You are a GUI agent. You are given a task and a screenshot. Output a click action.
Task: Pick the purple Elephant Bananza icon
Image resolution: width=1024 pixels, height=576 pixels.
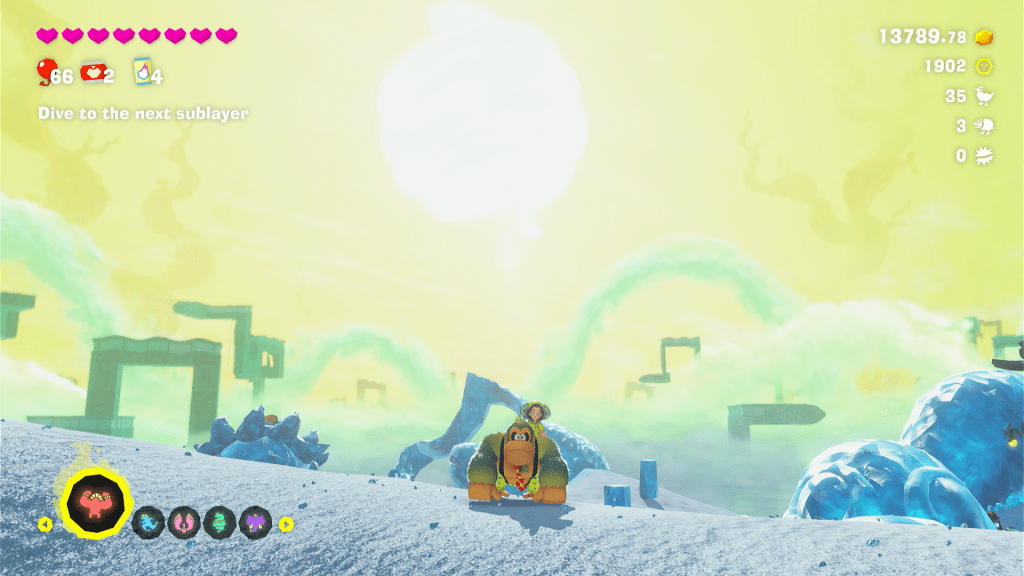(255, 522)
